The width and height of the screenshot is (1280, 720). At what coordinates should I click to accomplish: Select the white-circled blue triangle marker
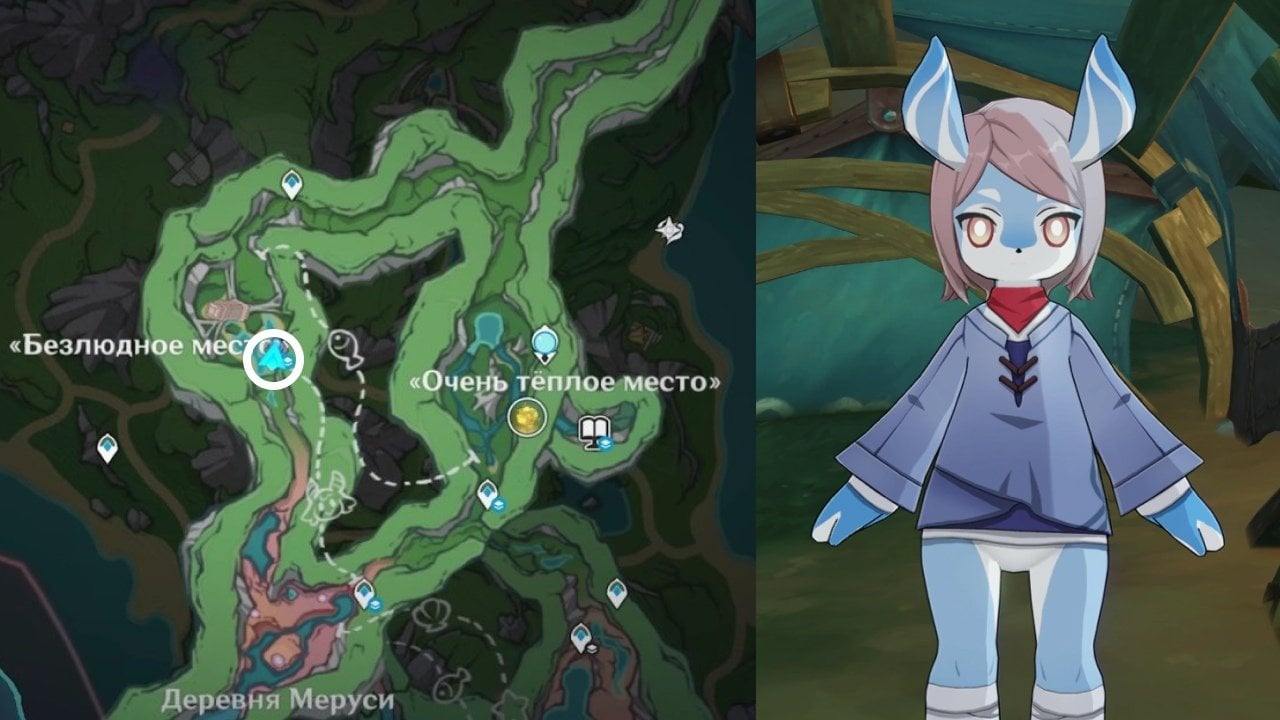pos(273,359)
